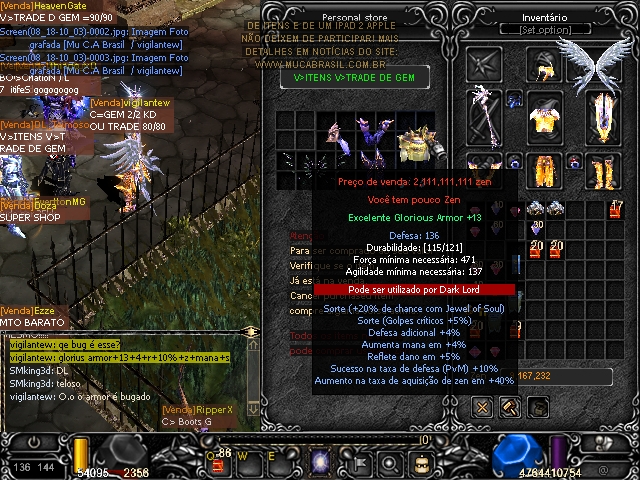Click the face icon on the bottom bar
This screenshot has height=480, width=640.
click(421, 462)
